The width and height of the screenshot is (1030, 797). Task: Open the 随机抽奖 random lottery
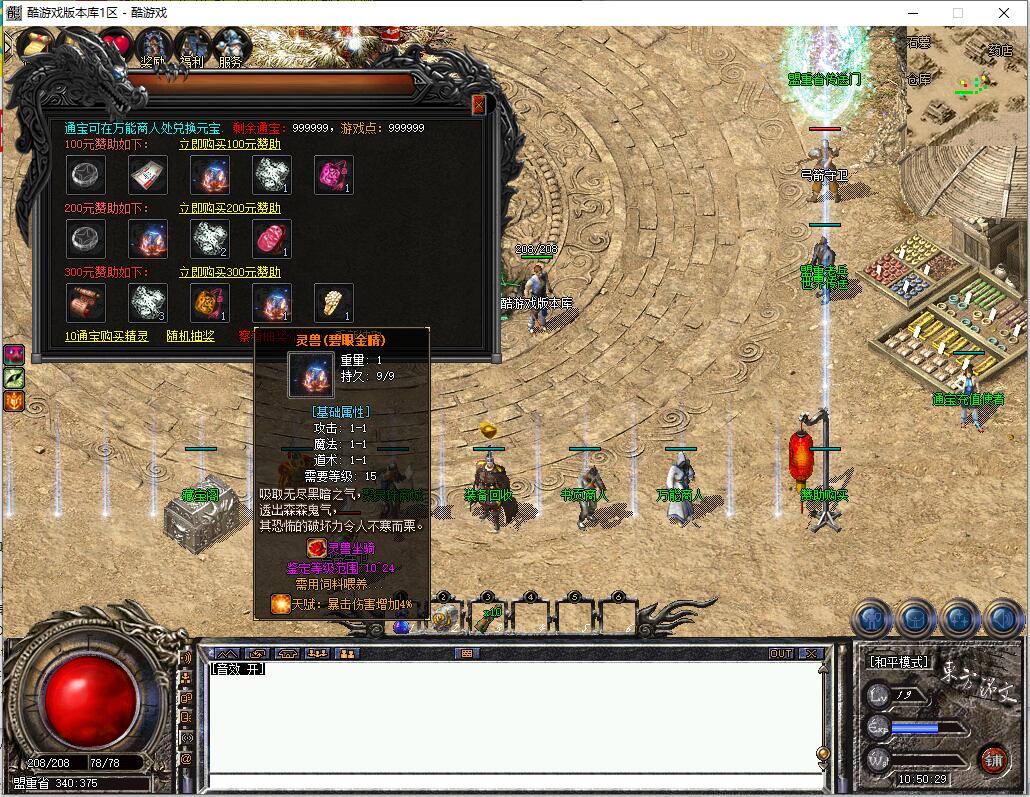pyautogui.click(x=189, y=336)
